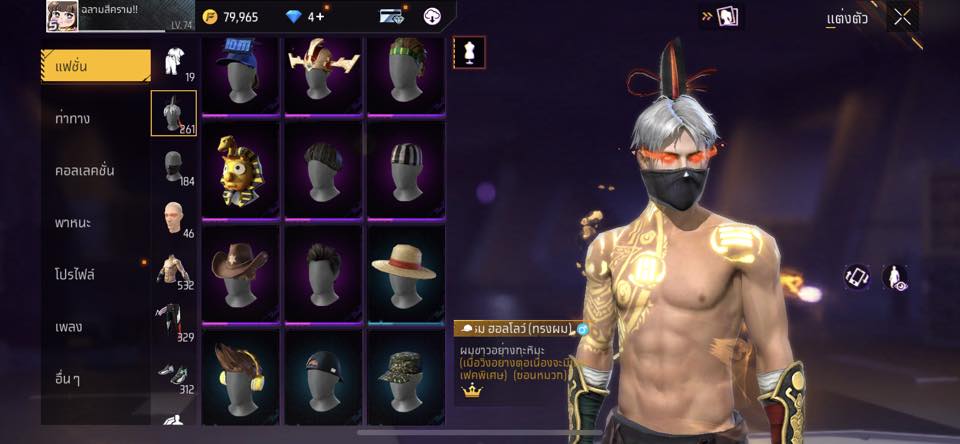This screenshot has width=960, height=444.
Task: Open the shirtless torso tops category
Action: pos(173,270)
